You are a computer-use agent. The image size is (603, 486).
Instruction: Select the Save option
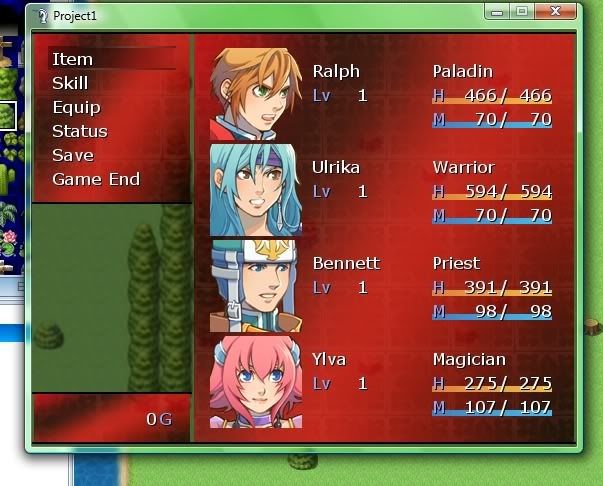click(x=72, y=155)
